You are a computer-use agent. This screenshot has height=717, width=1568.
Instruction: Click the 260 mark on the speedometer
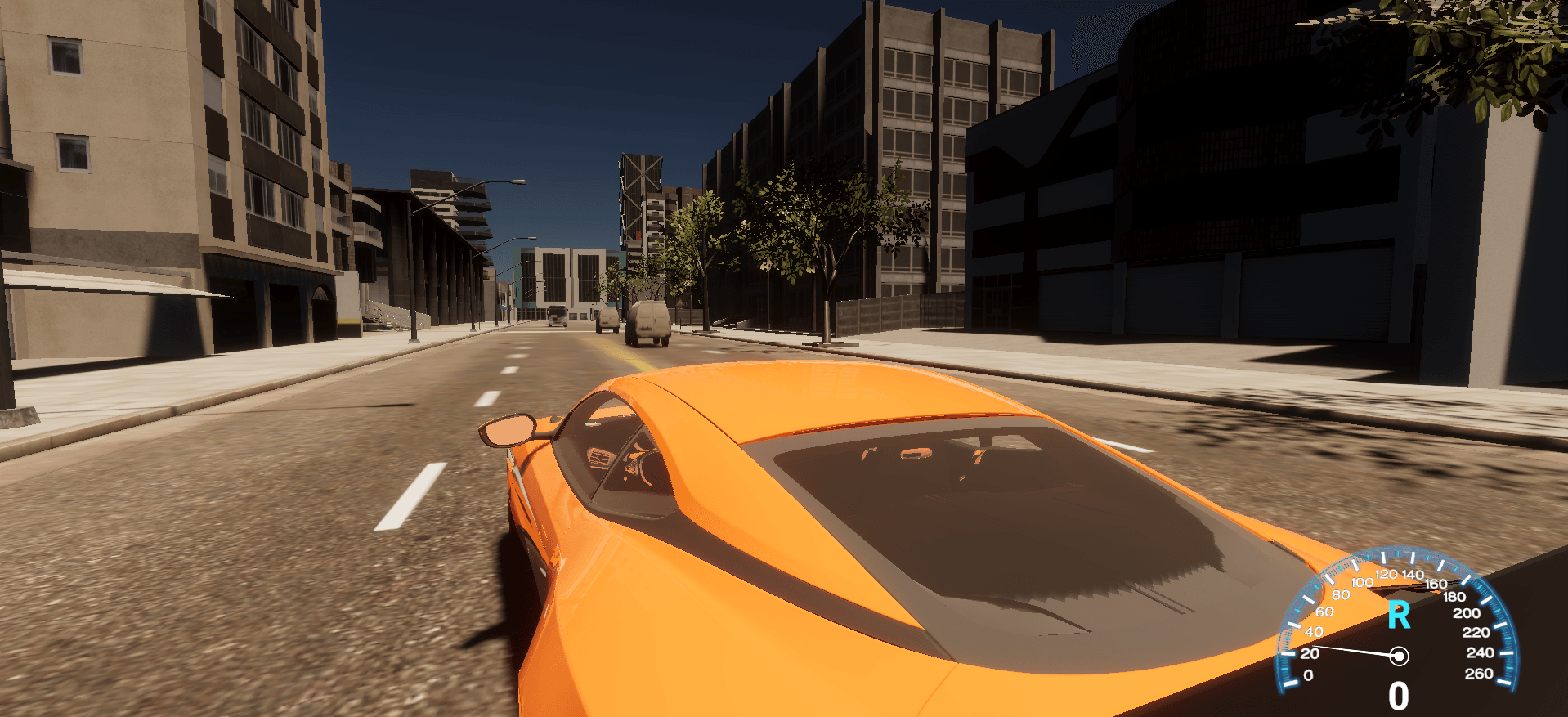coord(1479,673)
